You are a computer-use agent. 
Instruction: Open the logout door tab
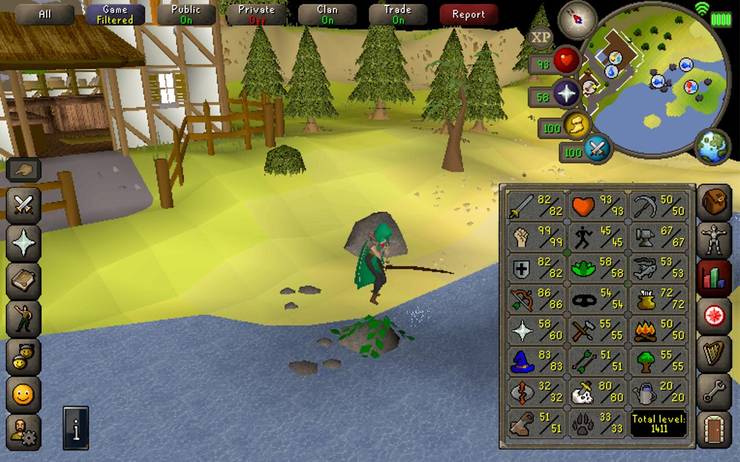coord(713,430)
